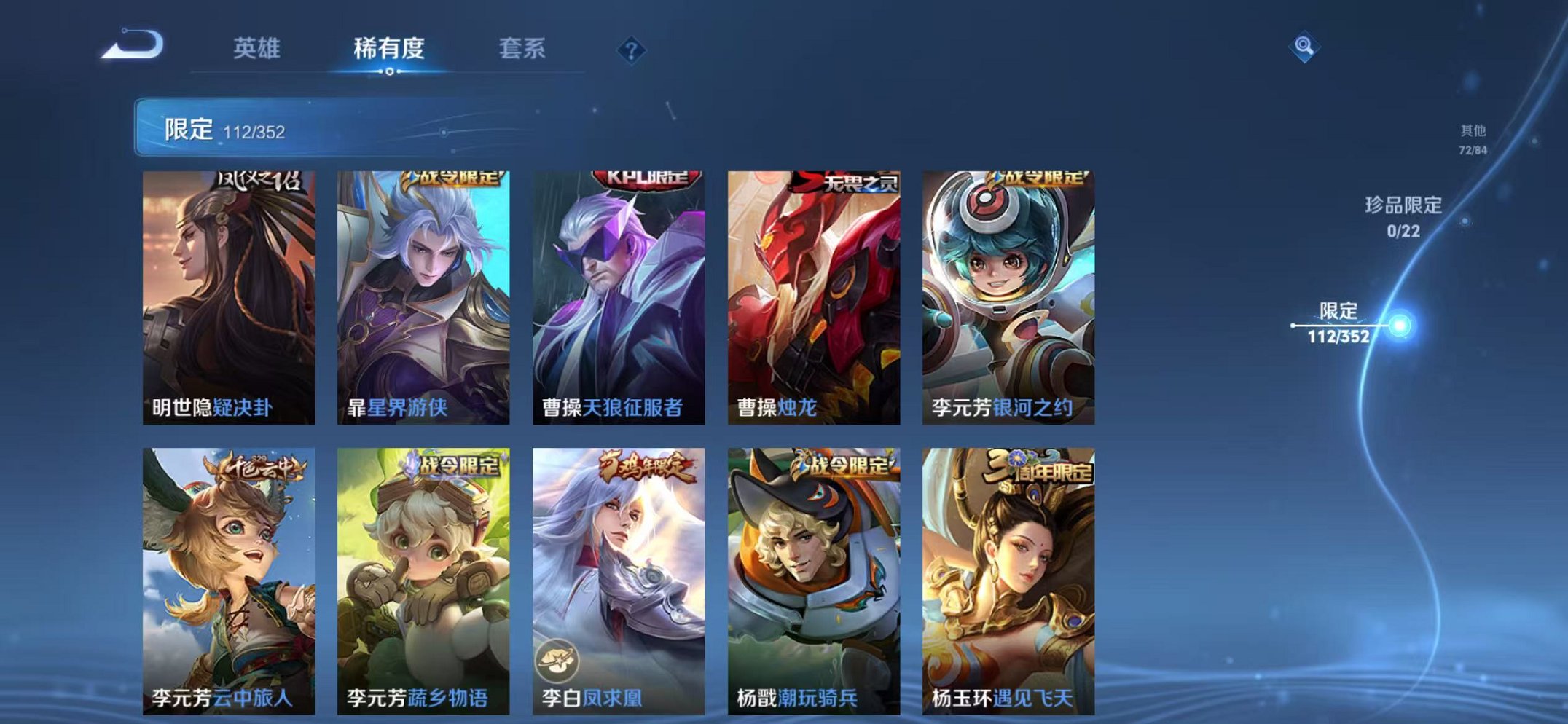
Task: Switch to the 英雄 tab
Action: [259, 46]
